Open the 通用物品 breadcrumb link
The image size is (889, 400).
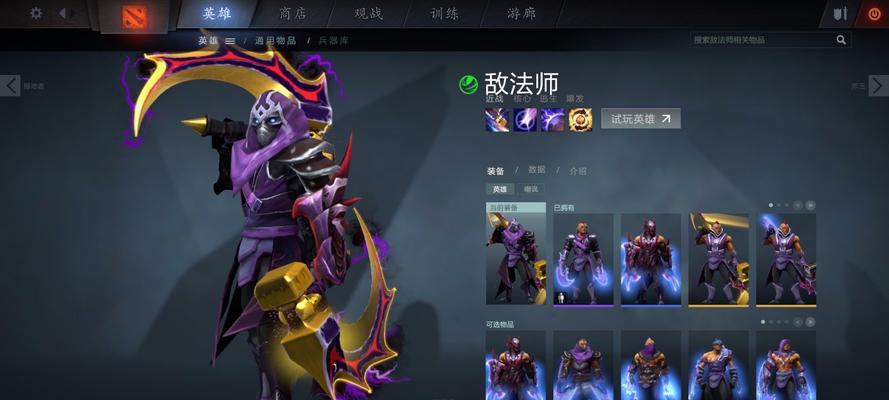click(x=275, y=40)
